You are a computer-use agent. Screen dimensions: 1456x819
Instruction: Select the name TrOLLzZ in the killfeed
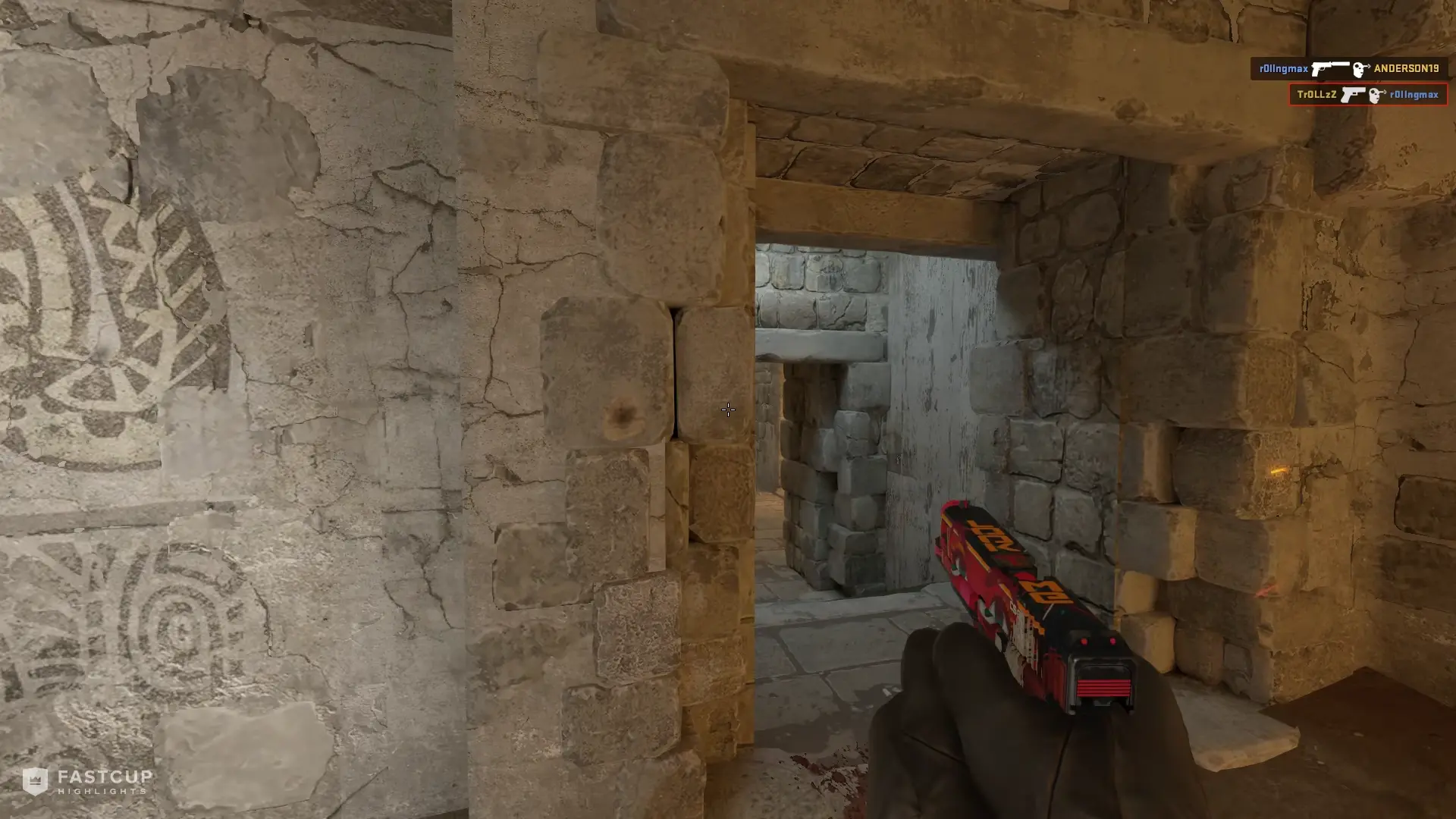pos(1316,95)
